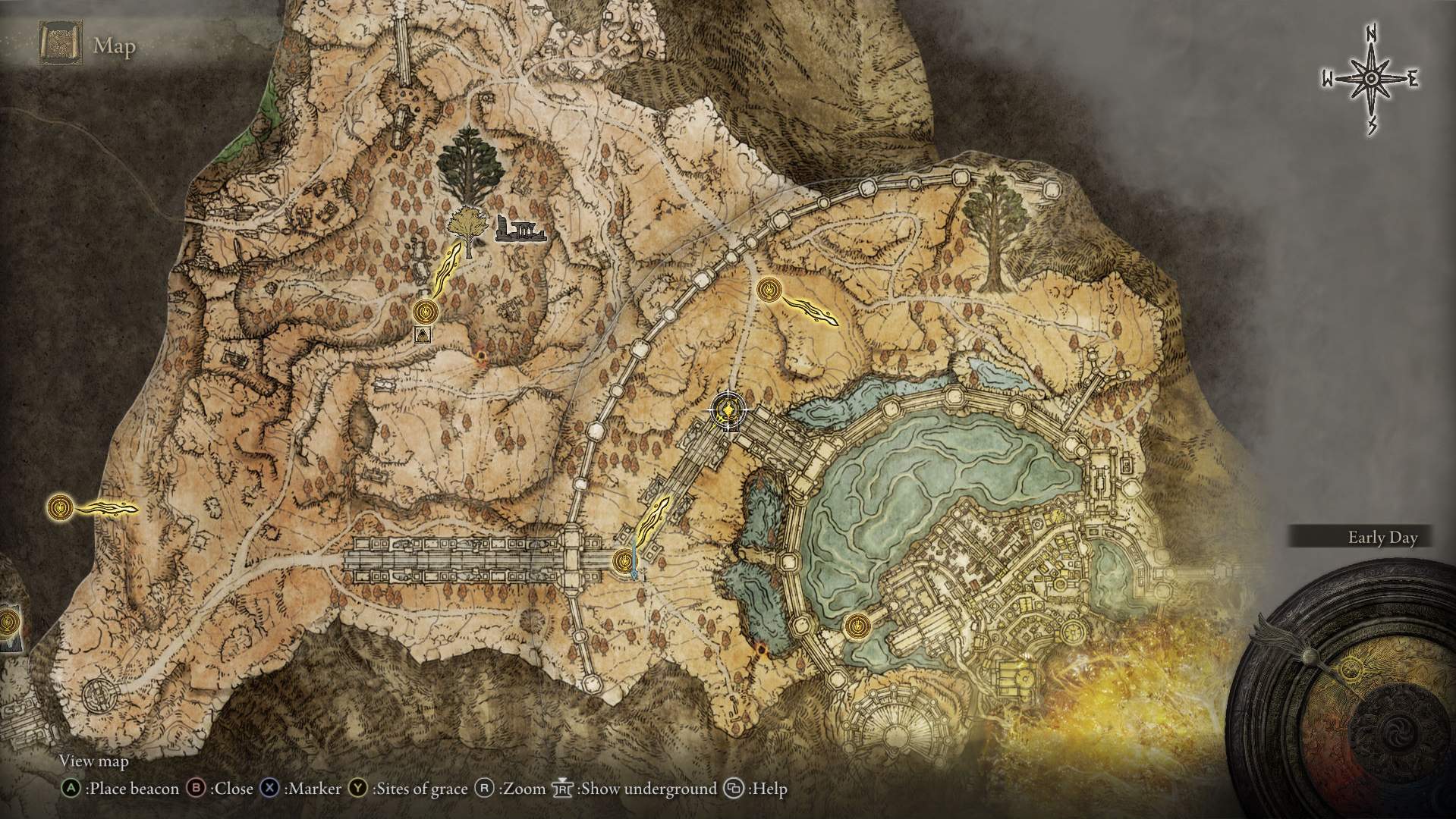The height and width of the screenshot is (819, 1456).
Task: Select the stone ruins landmark icon
Action: (x=520, y=229)
